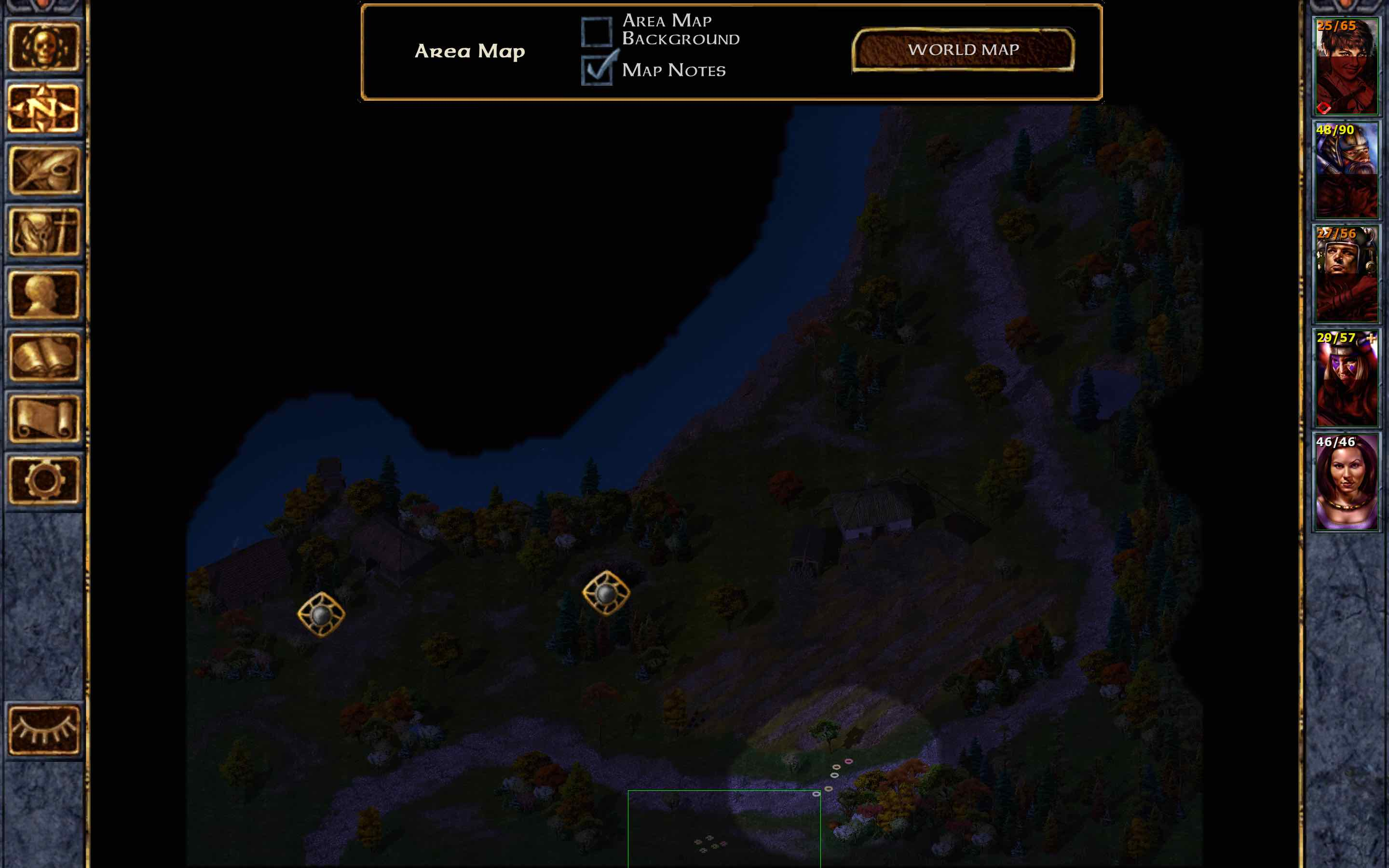The width and height of the screenshot is (1389, 868).
Task: Click the World Map button
Action: tap(963, 50)
